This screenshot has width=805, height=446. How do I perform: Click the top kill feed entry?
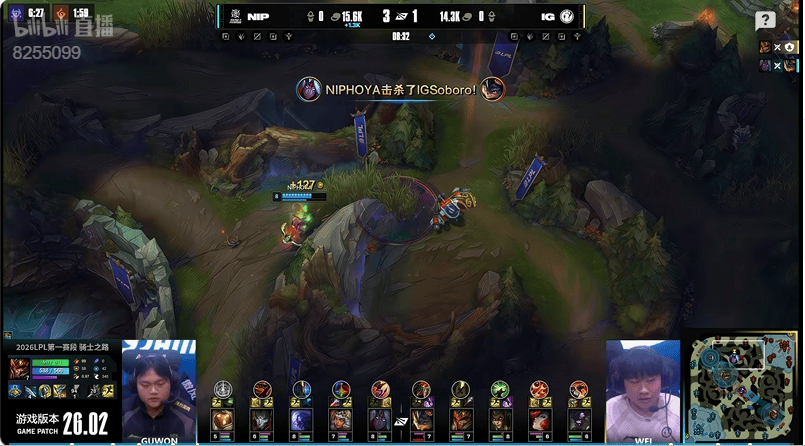[x=776, y=46]
